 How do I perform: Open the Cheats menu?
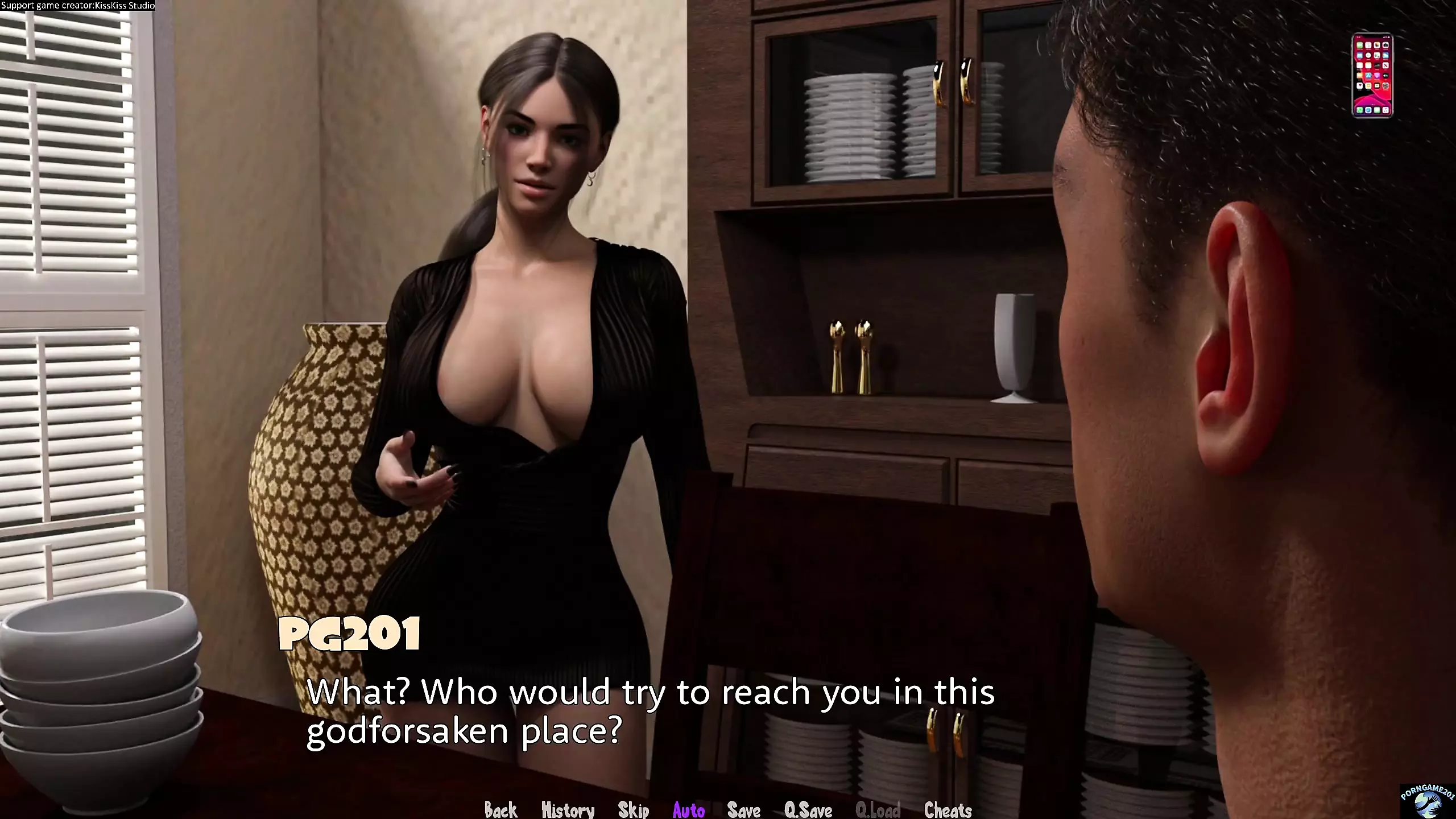(x=948, y=809)
